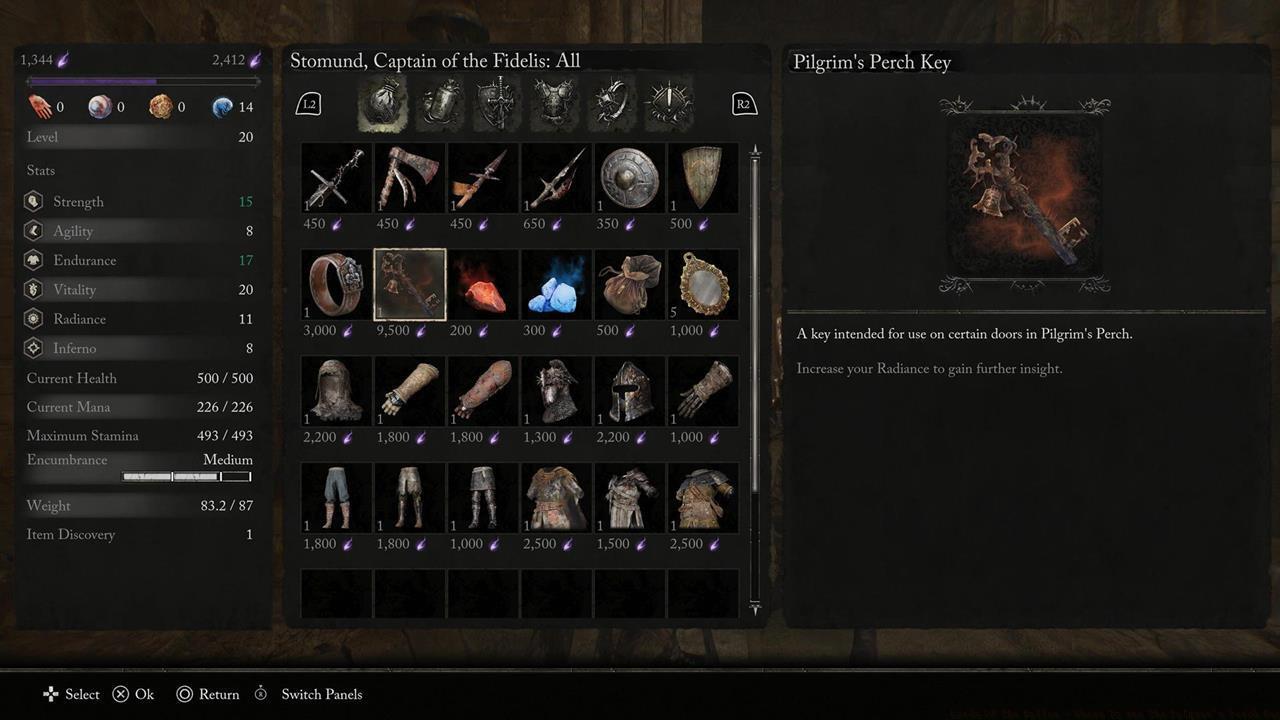Select the round metal shield for 350

click(x=630, y=178)
